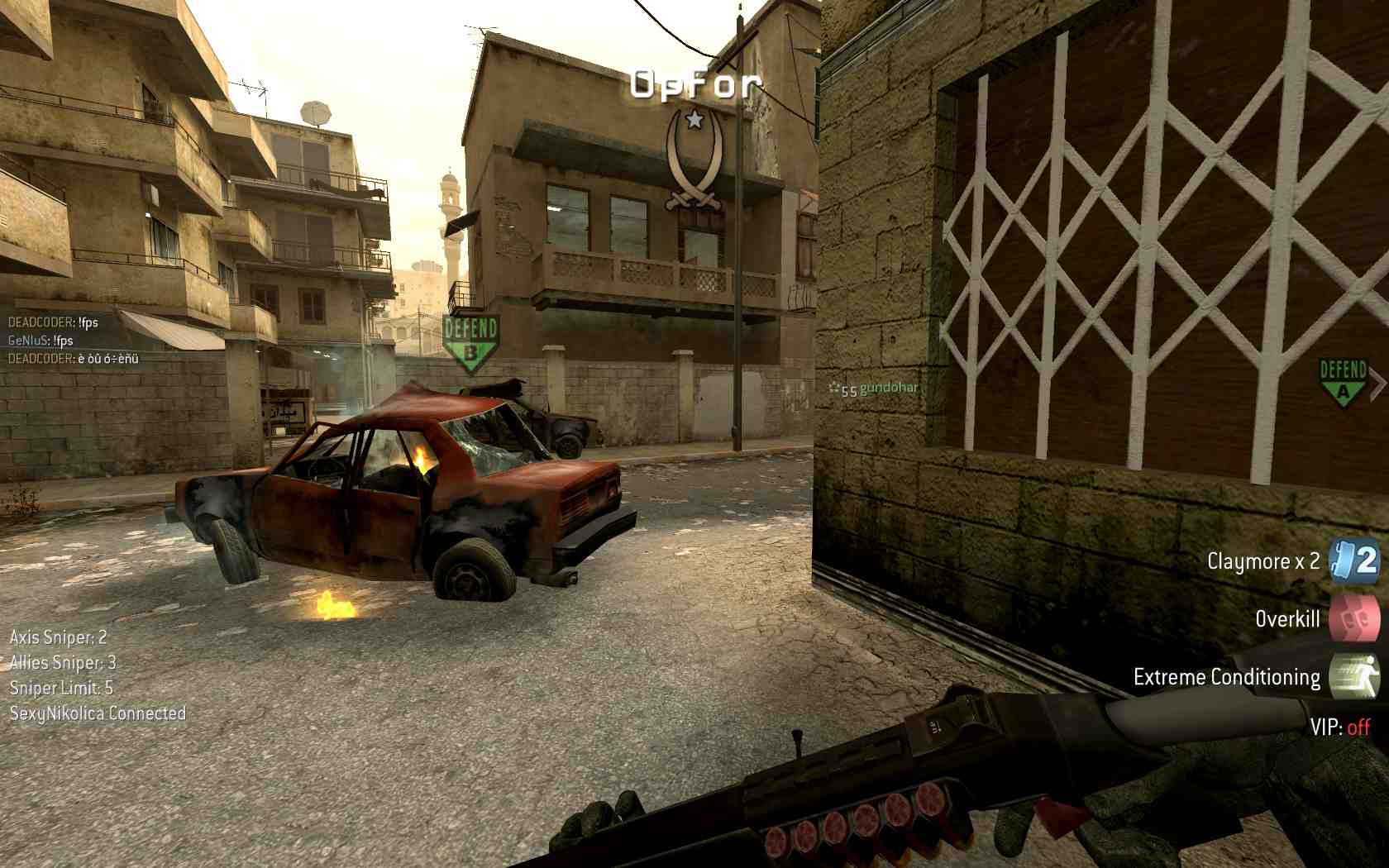Choose the Extreme Conditioning perk icon
1389x868 pixels.
(x=1353, y=677)
